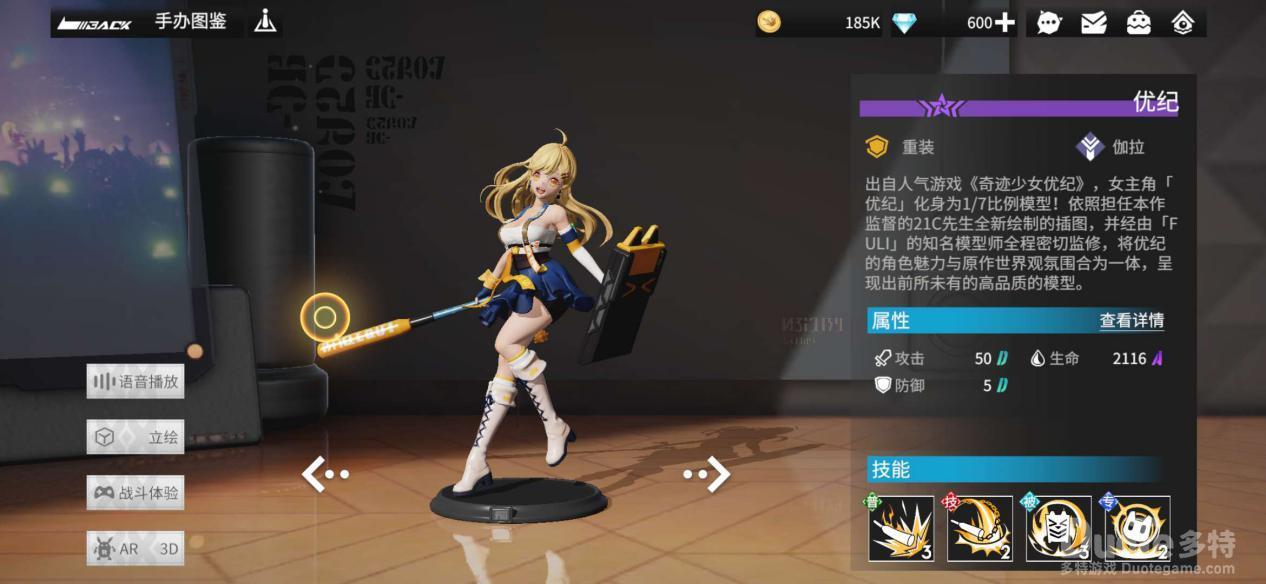Open the figure stand icon beside 手办图鉴
This screenshot has height=584, width=1266.
click(265, 21)
